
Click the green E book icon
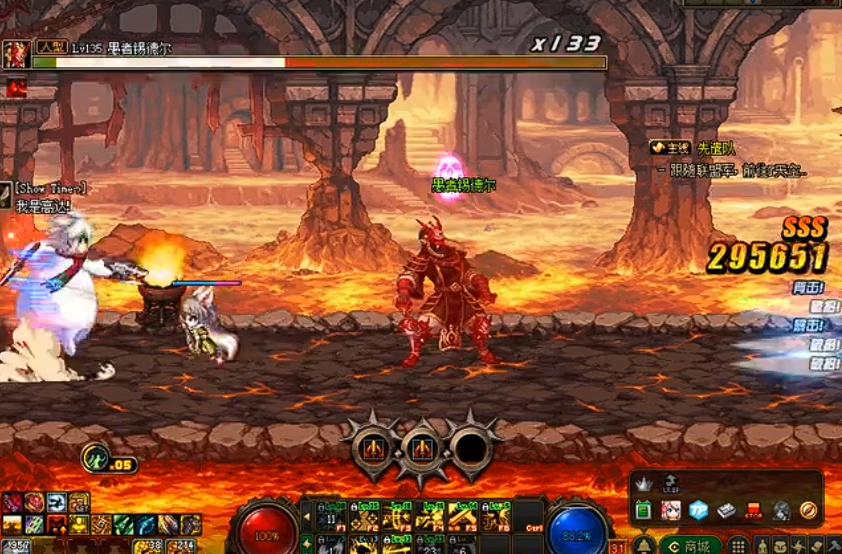[642, 510]
